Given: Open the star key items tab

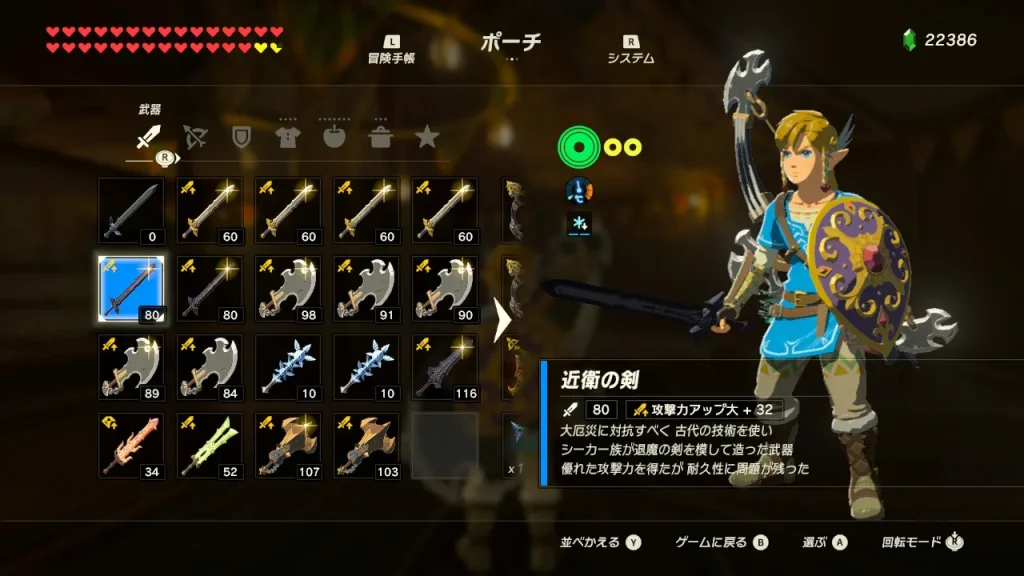Looking at the screenshot, I should pos(427,137).
